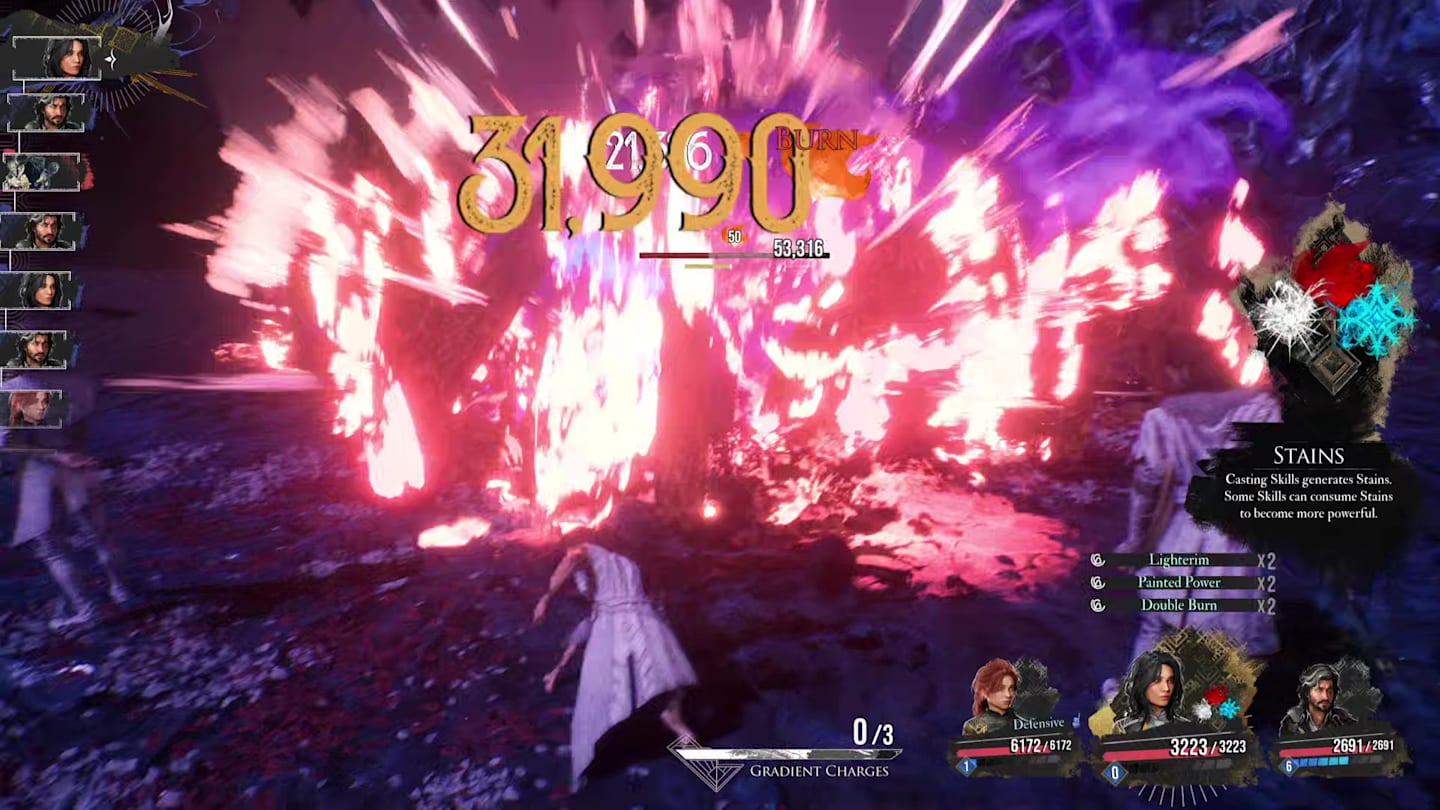
Task: Click the Gradient Charges emblem
Action: pos(704,762)
